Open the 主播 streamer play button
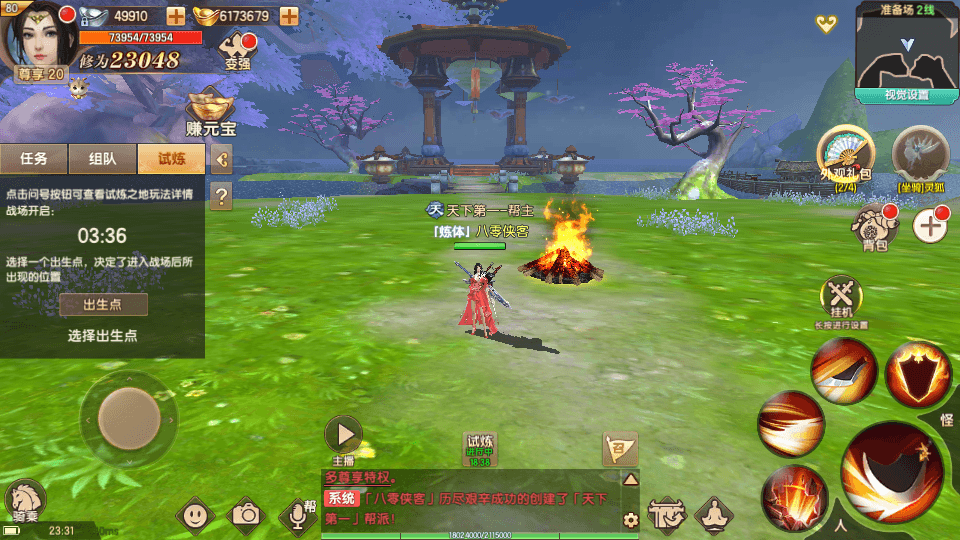Viewport: 960px width, 540px height. click(x=344, y=435)
